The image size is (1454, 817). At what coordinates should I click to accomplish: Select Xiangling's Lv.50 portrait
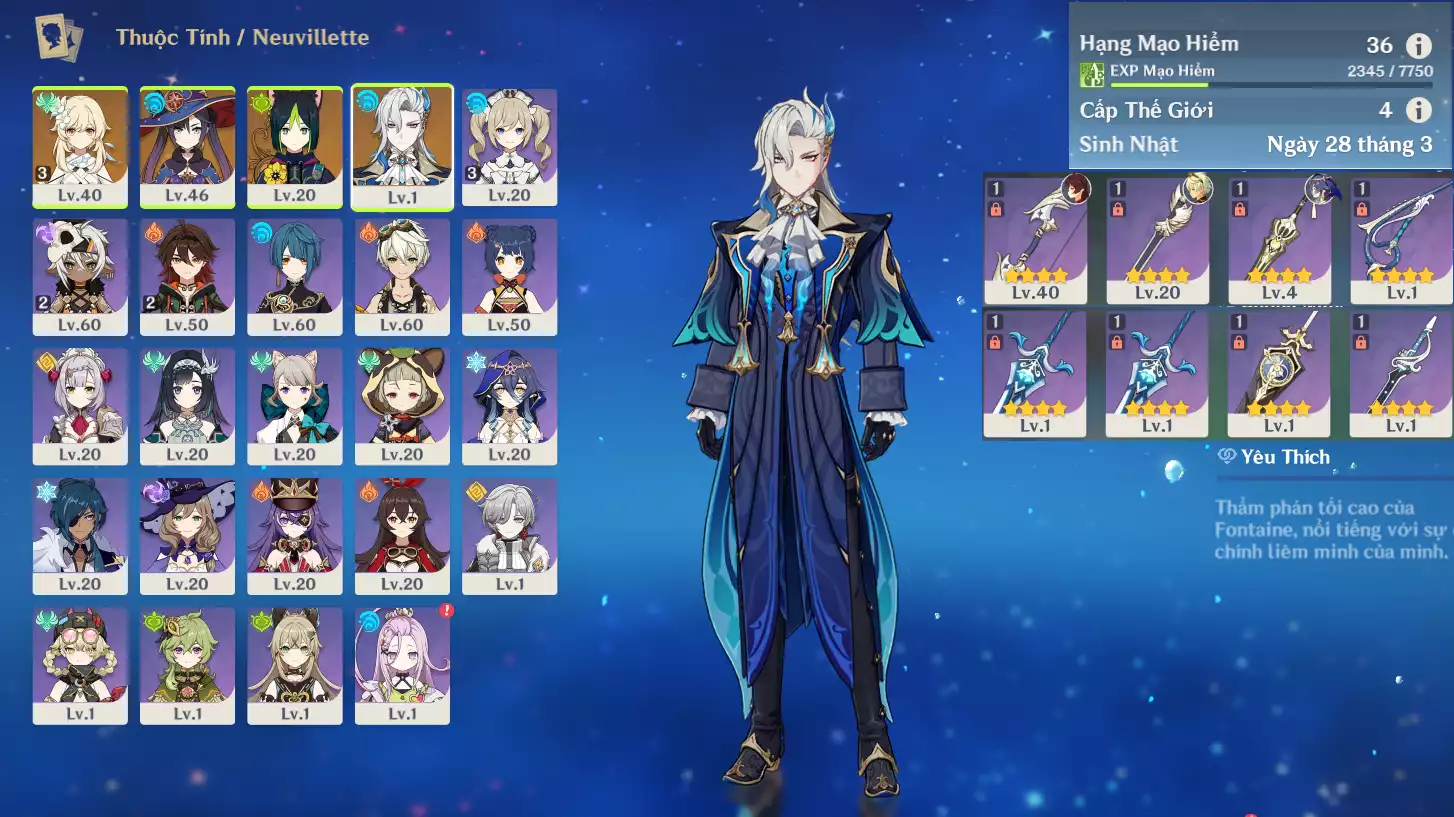(x=509, y=276)
